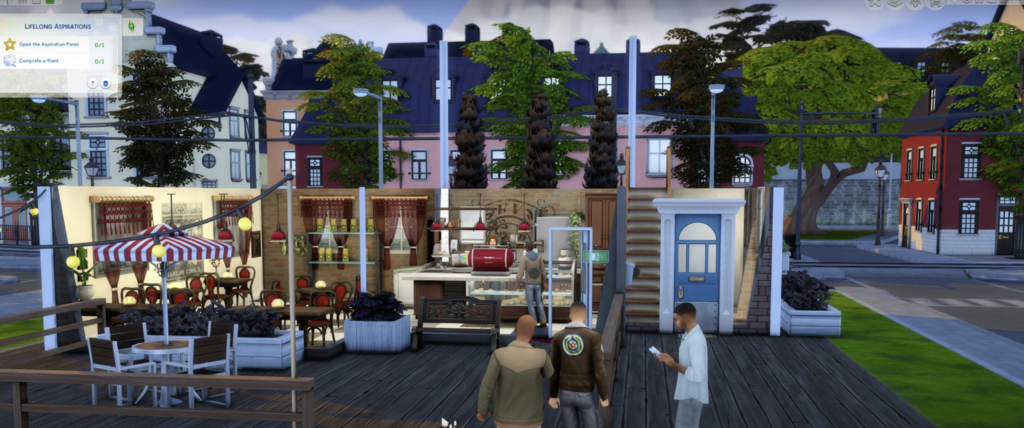Open the question mark help button

click(91, 83)
